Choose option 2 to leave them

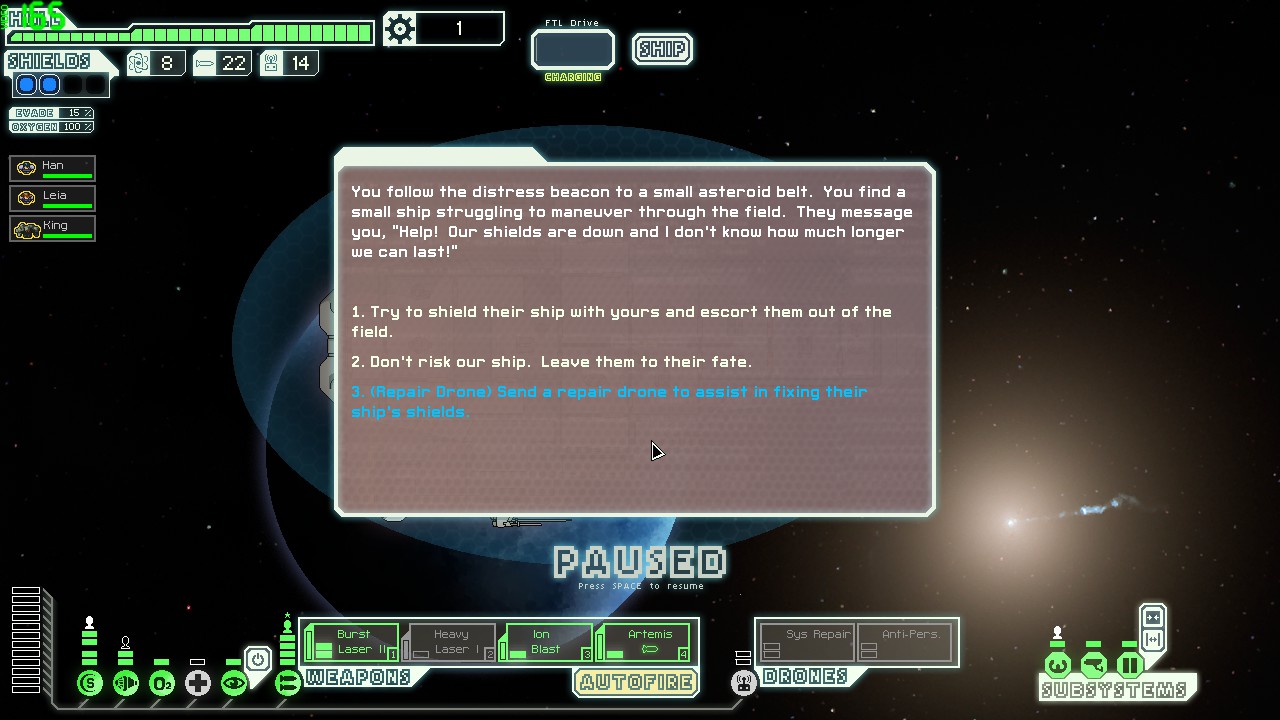[x=560, y=362]
